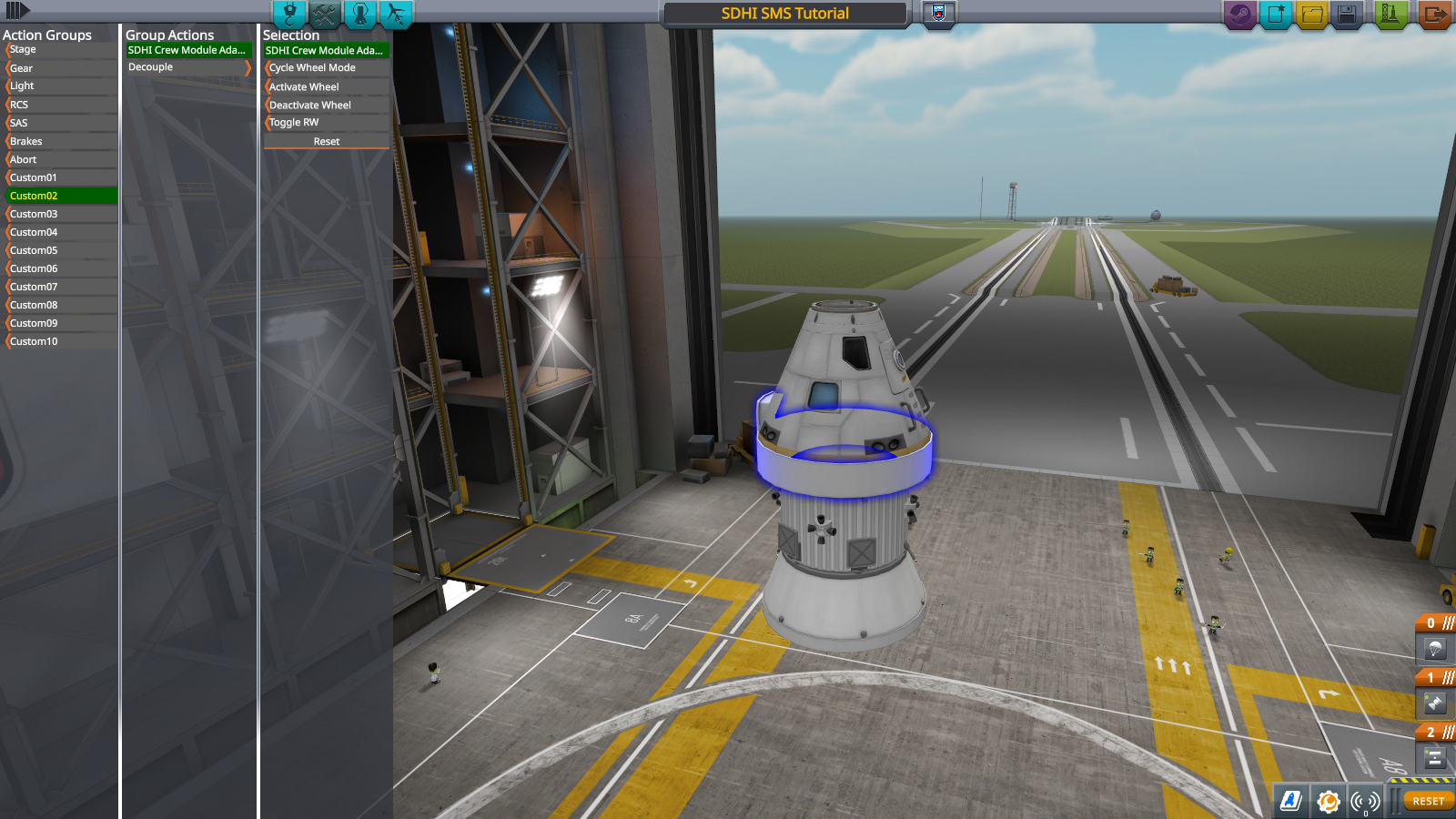
Task: Open the Steam Workshop button
Action: [1239, 14]
